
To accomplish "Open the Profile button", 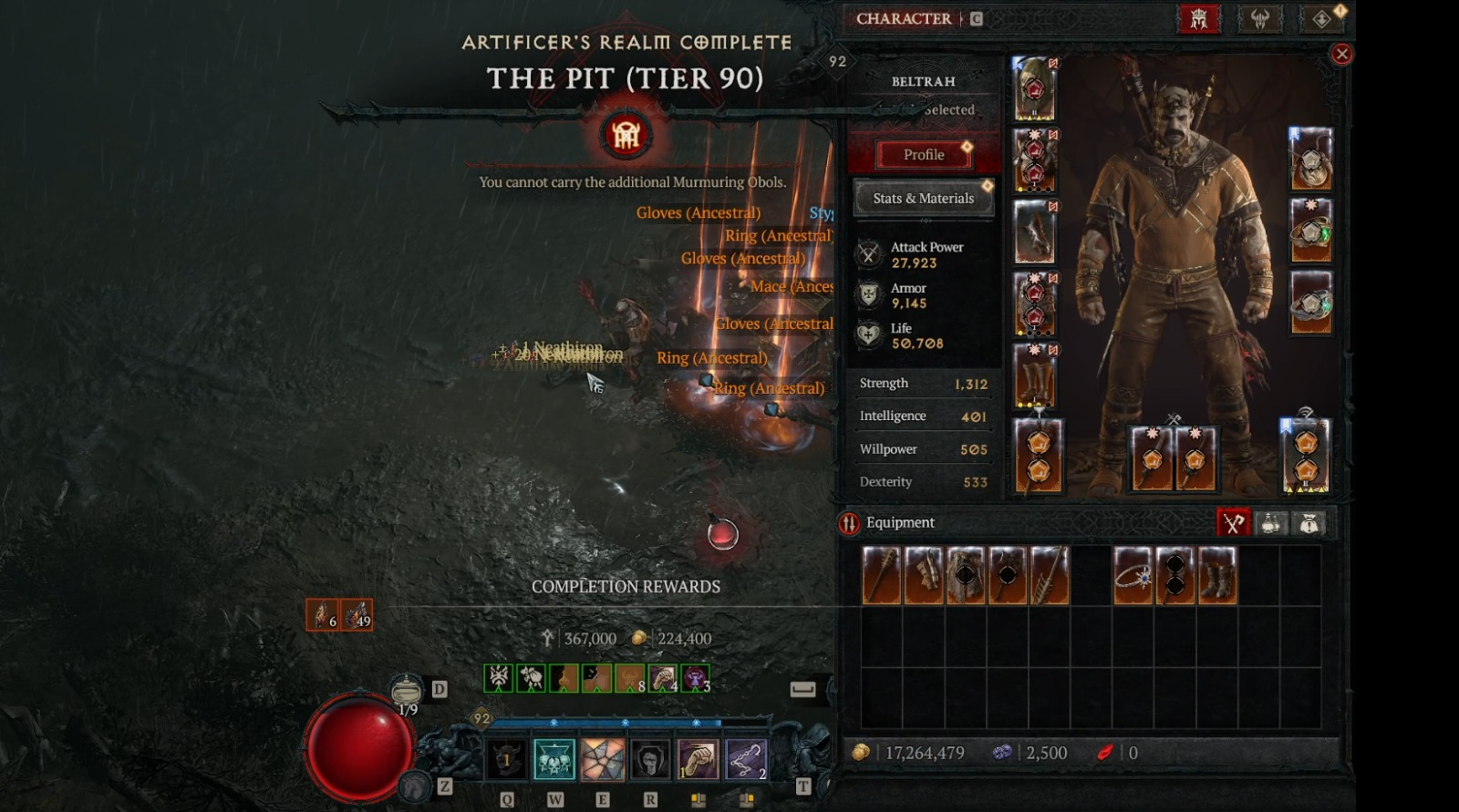I will click(924, 155).
